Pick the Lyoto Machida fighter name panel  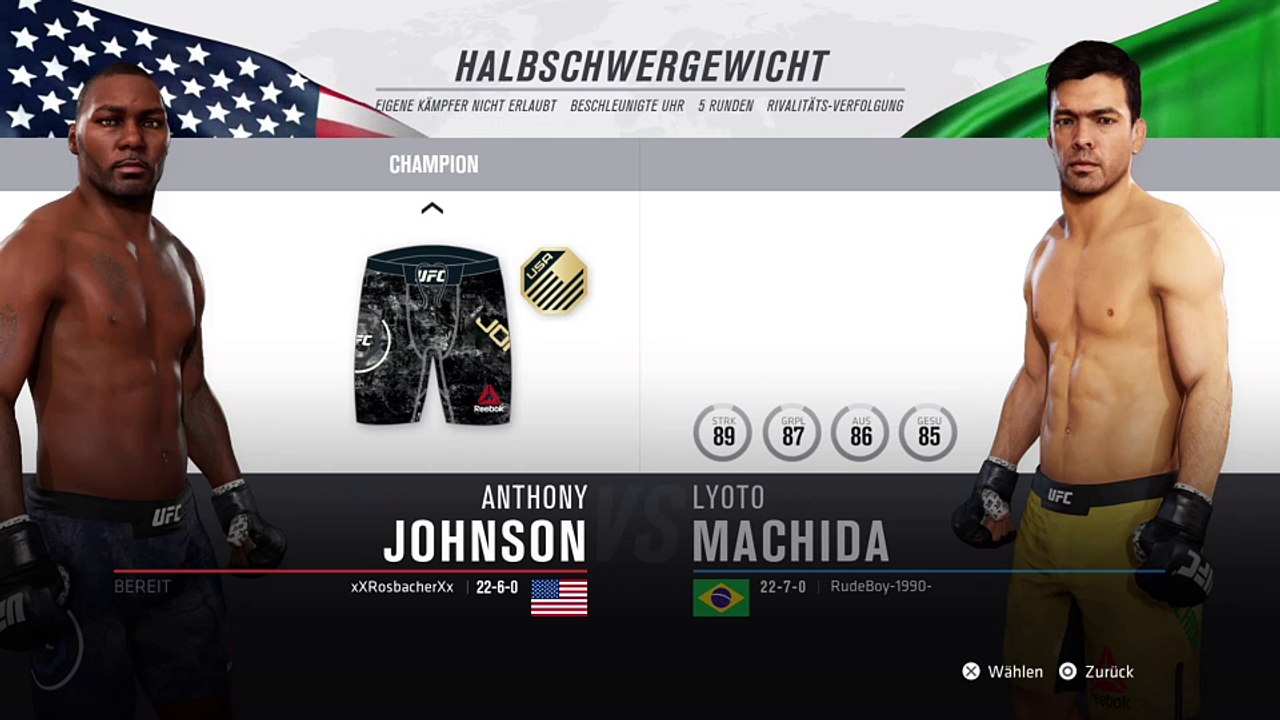pyautogui.click(x=790, y=527)
